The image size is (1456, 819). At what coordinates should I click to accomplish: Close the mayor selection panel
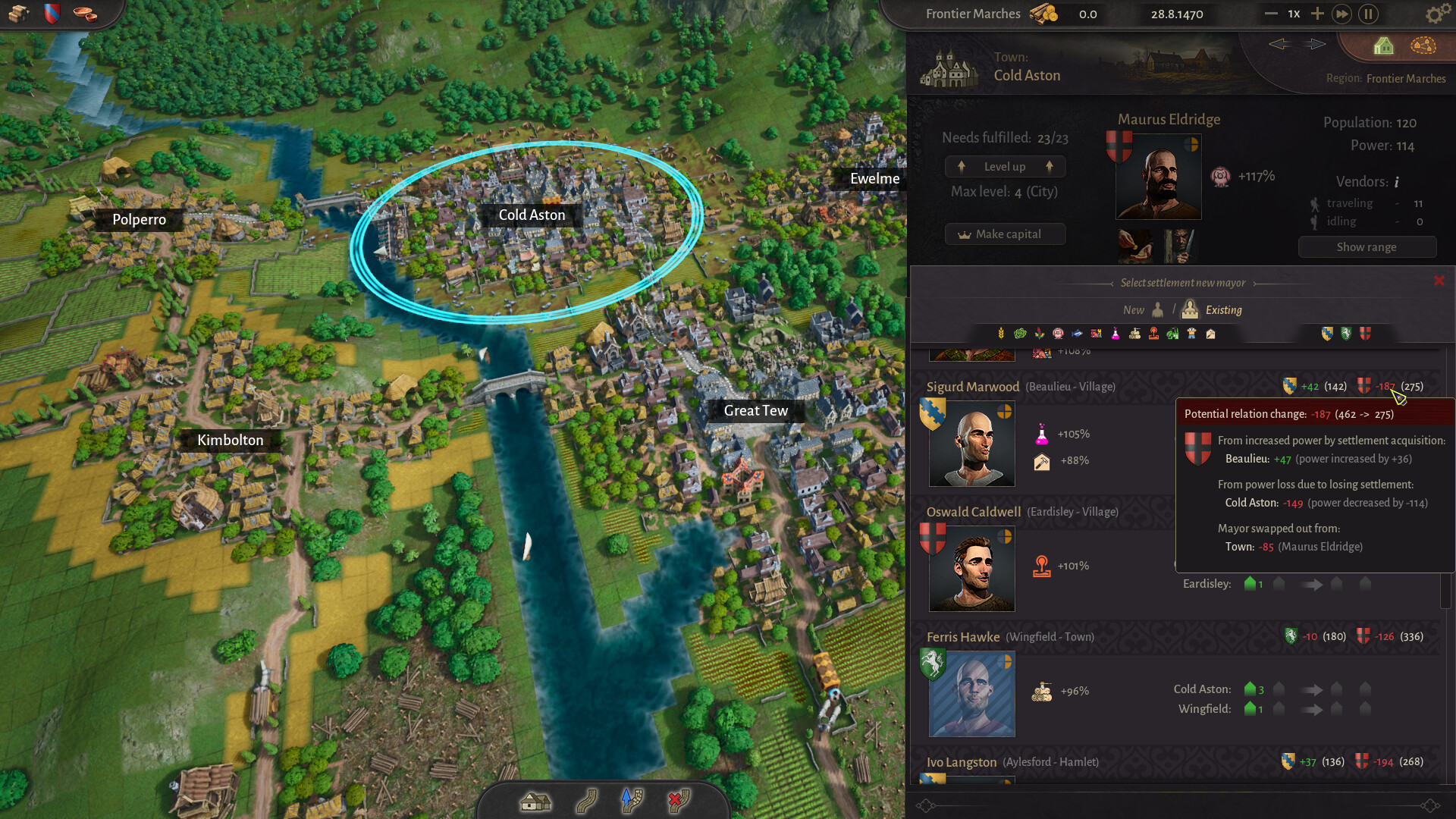point(1439,281)
